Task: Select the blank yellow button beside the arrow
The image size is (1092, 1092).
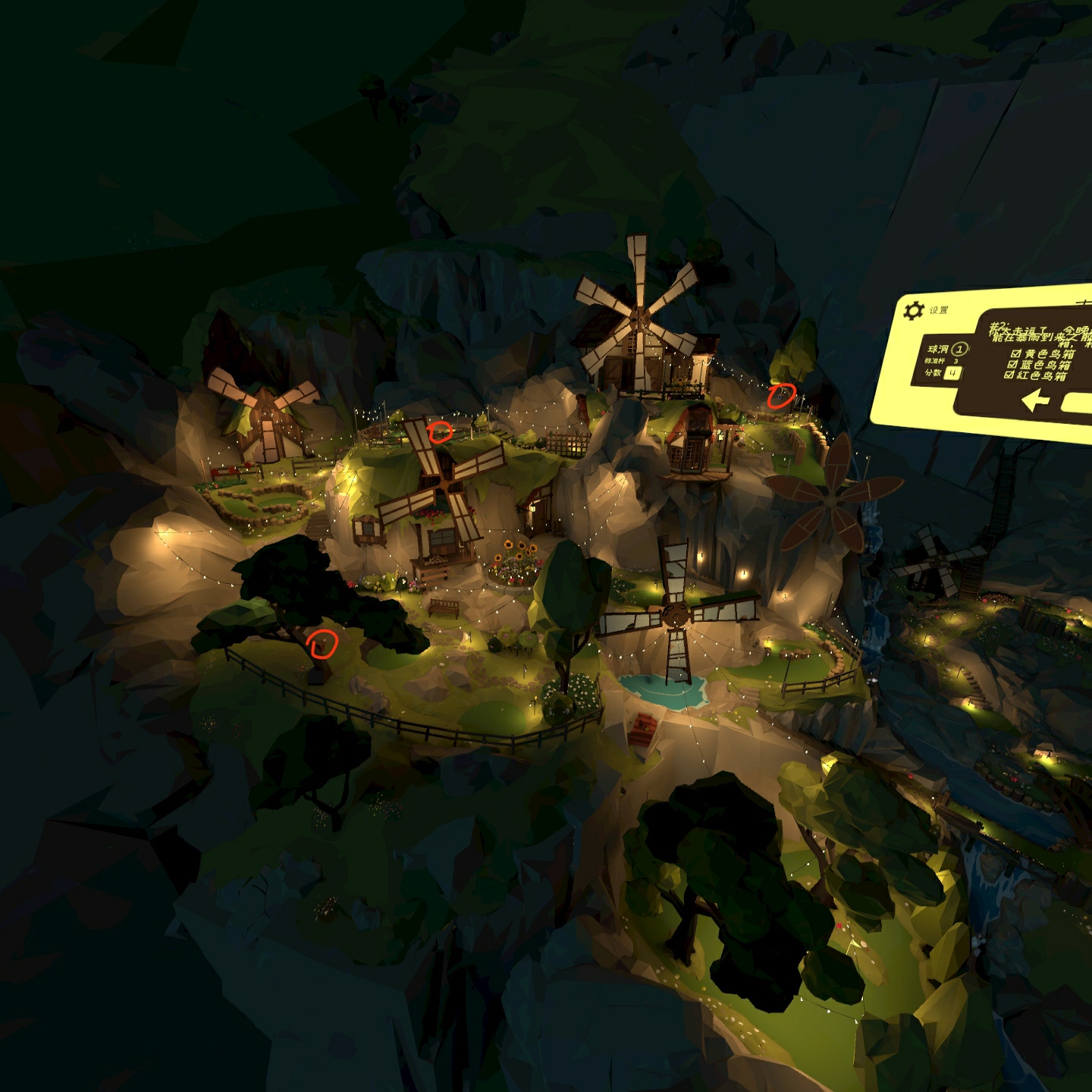Action: click(1077, 403)
